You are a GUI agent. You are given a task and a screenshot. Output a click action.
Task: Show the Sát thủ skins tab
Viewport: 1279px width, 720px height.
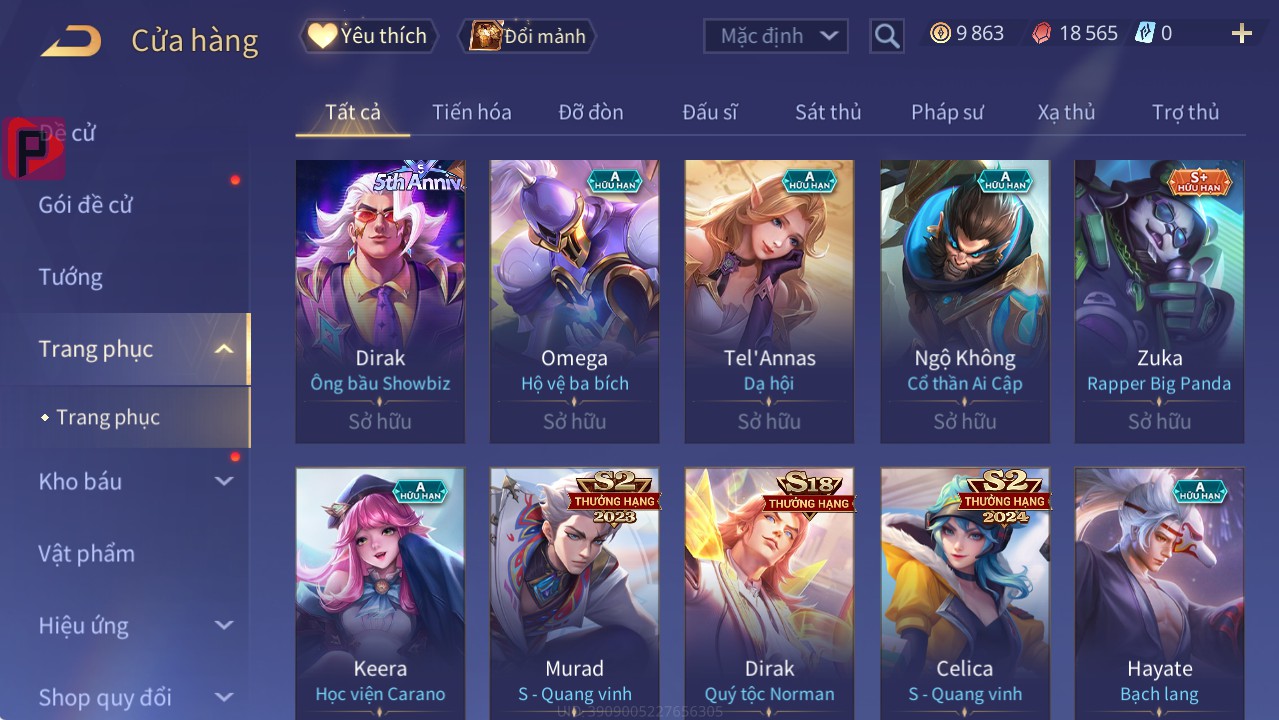coord(828,112)
